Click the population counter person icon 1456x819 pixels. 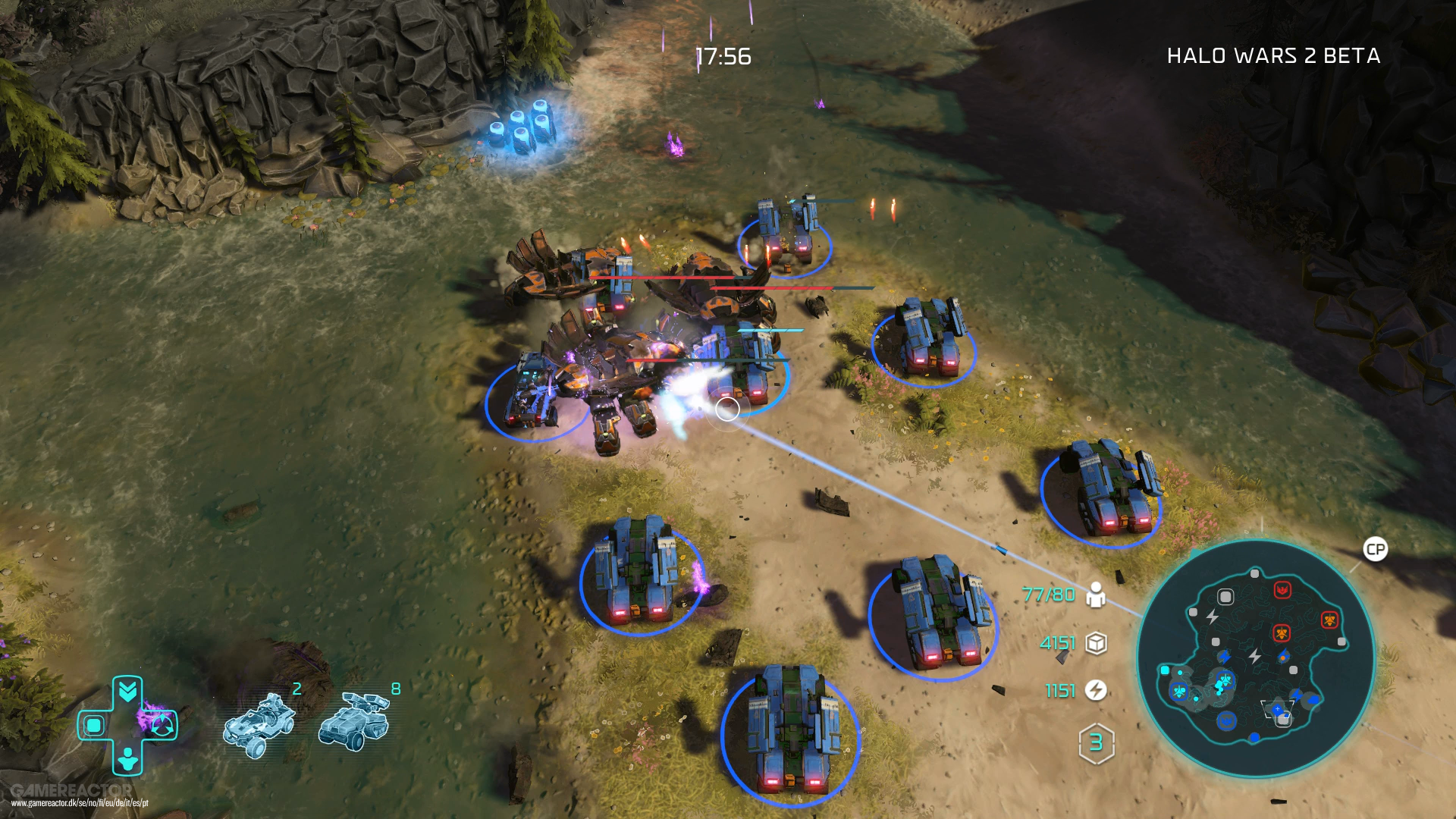click(x=1096, y=595)
